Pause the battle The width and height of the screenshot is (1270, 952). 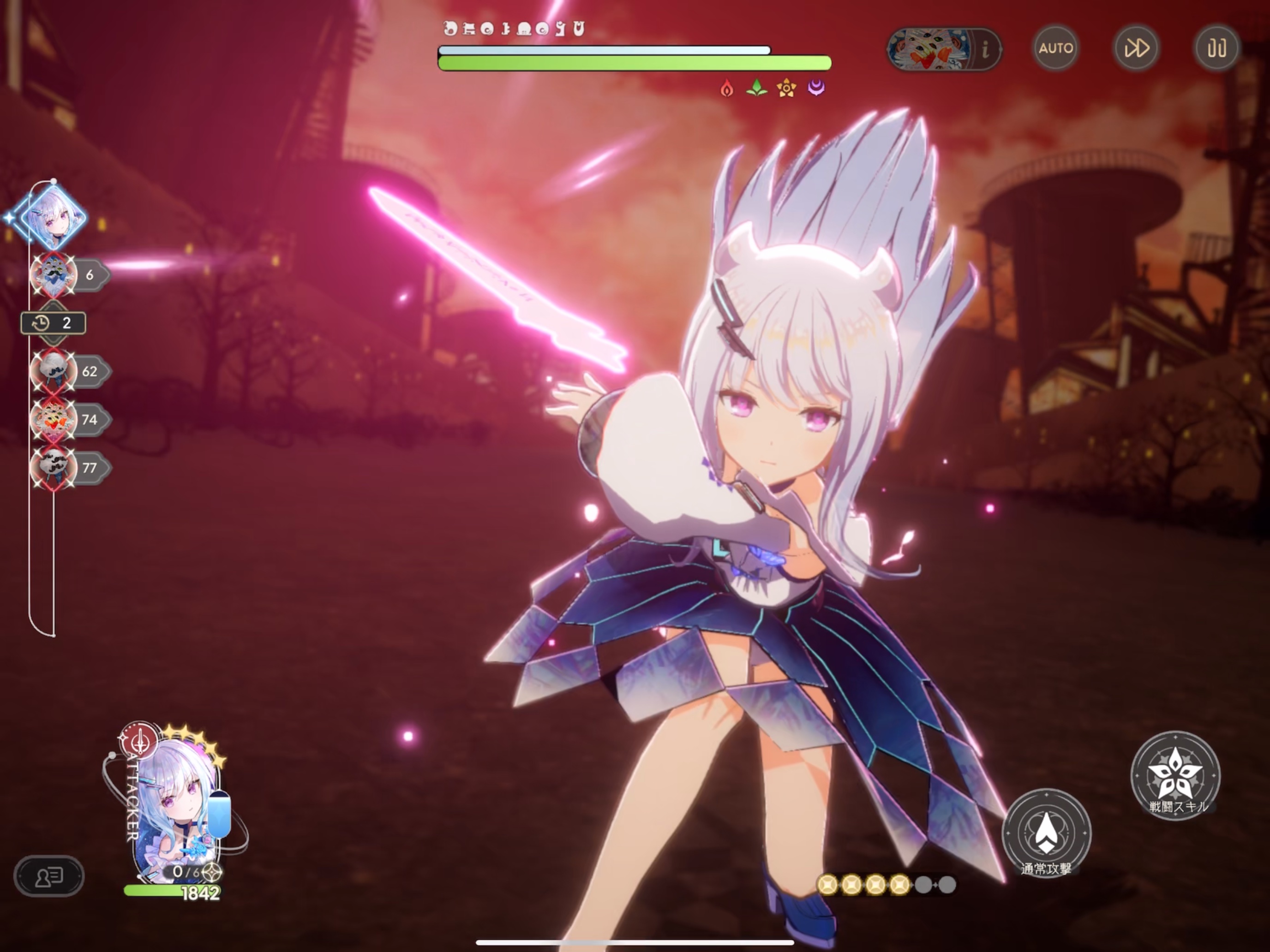pyautogui.click(x=1216, y=48)
